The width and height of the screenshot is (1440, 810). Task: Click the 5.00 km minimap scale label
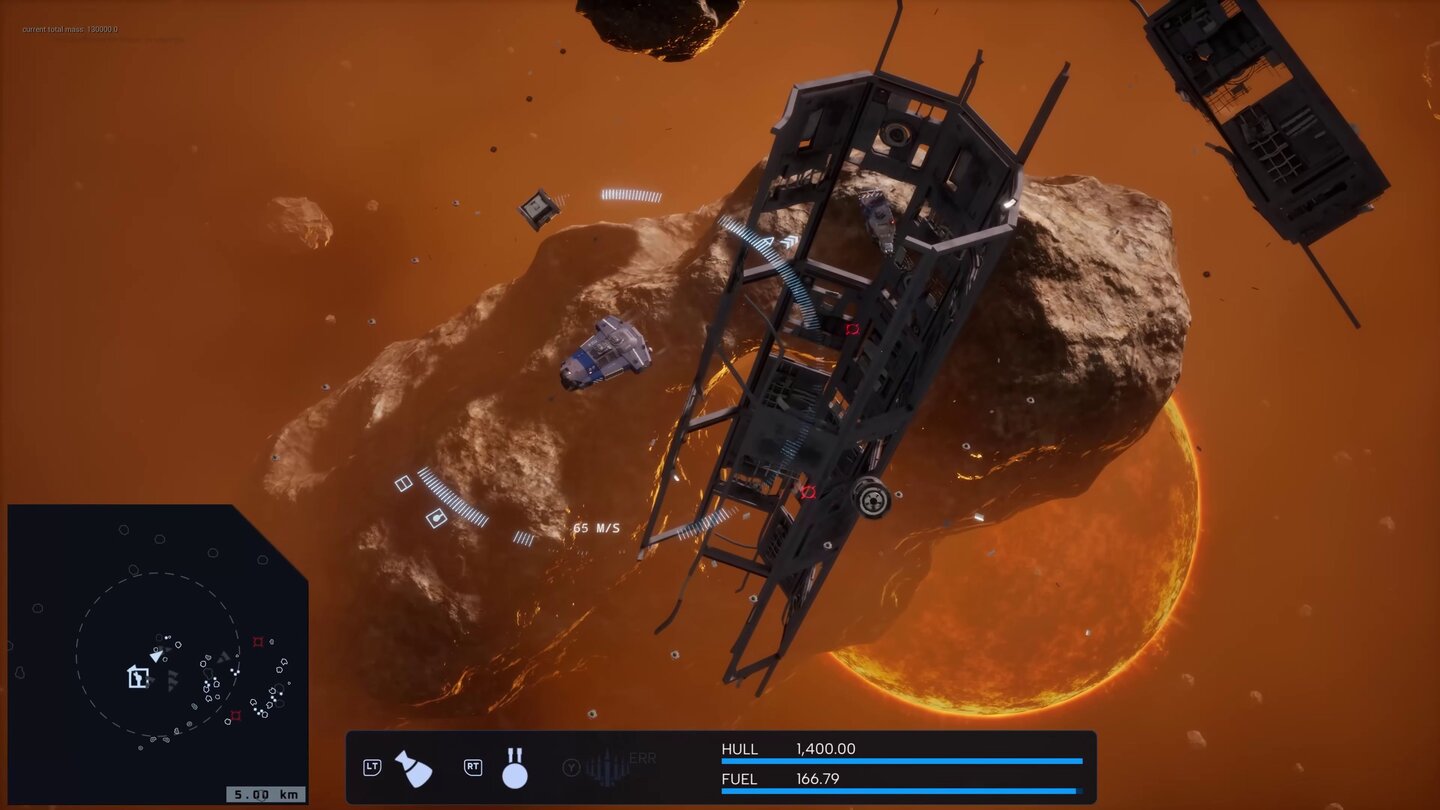(265, 795)
